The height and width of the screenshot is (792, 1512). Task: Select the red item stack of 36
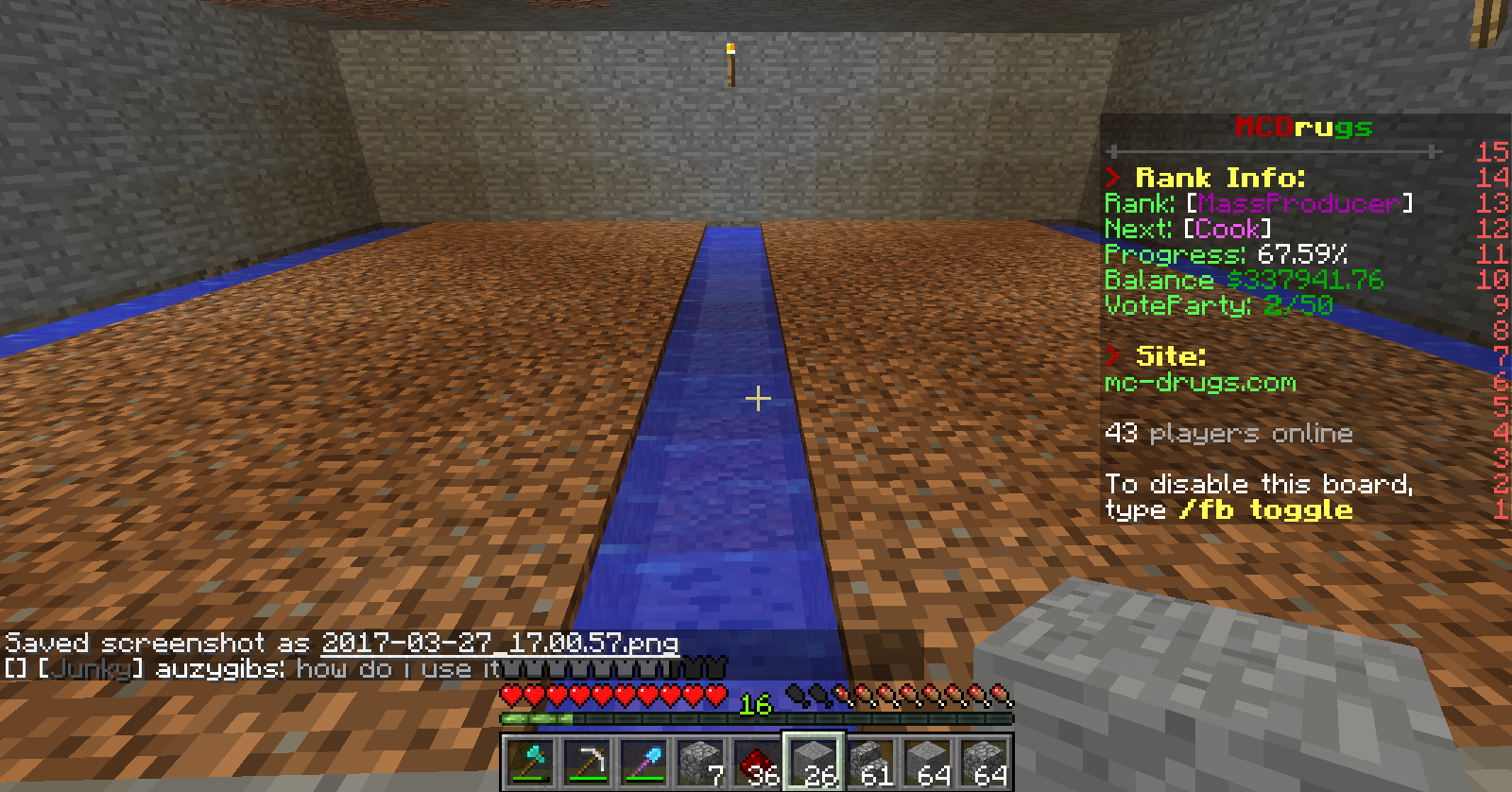(x=757, y=762)
